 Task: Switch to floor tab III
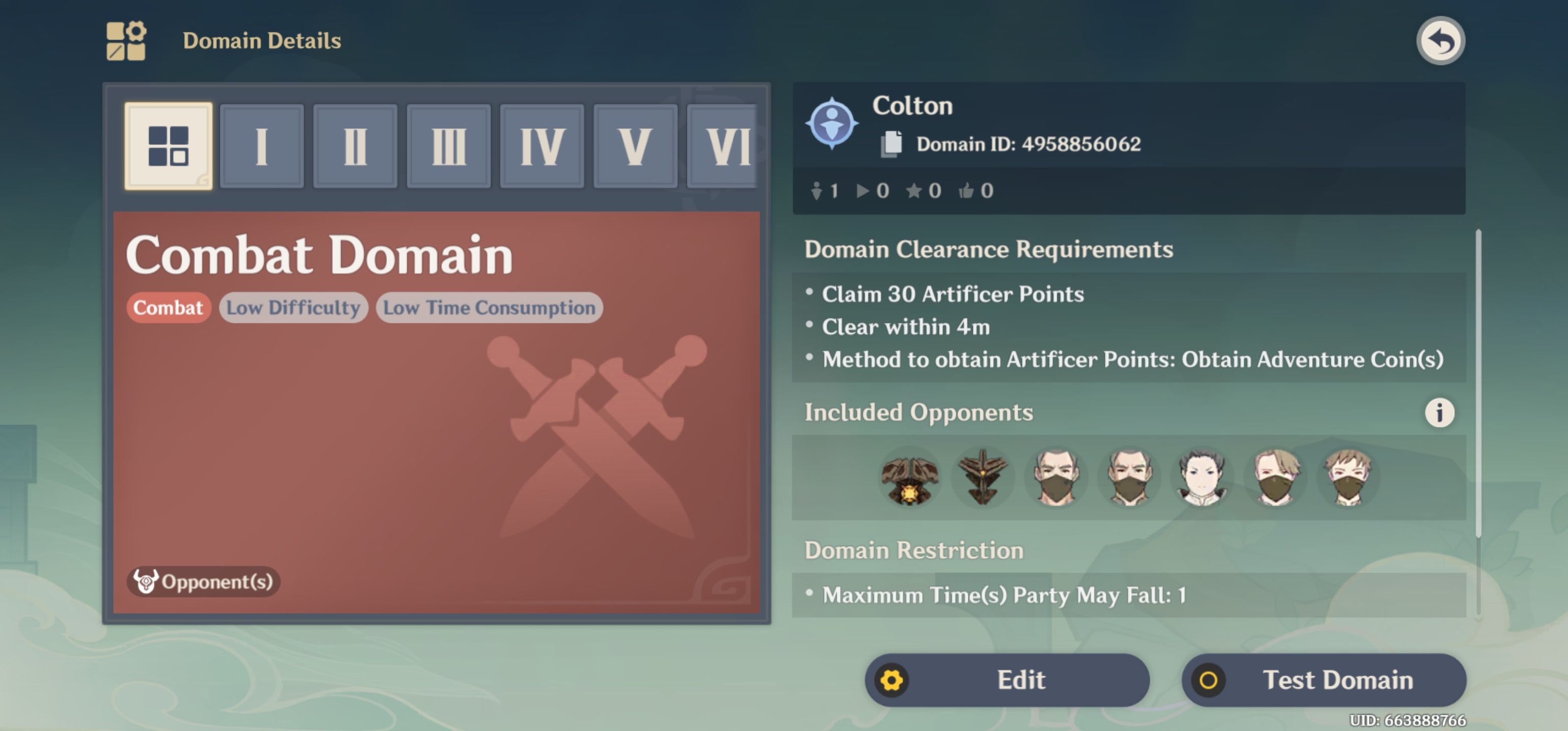point(448,146)
